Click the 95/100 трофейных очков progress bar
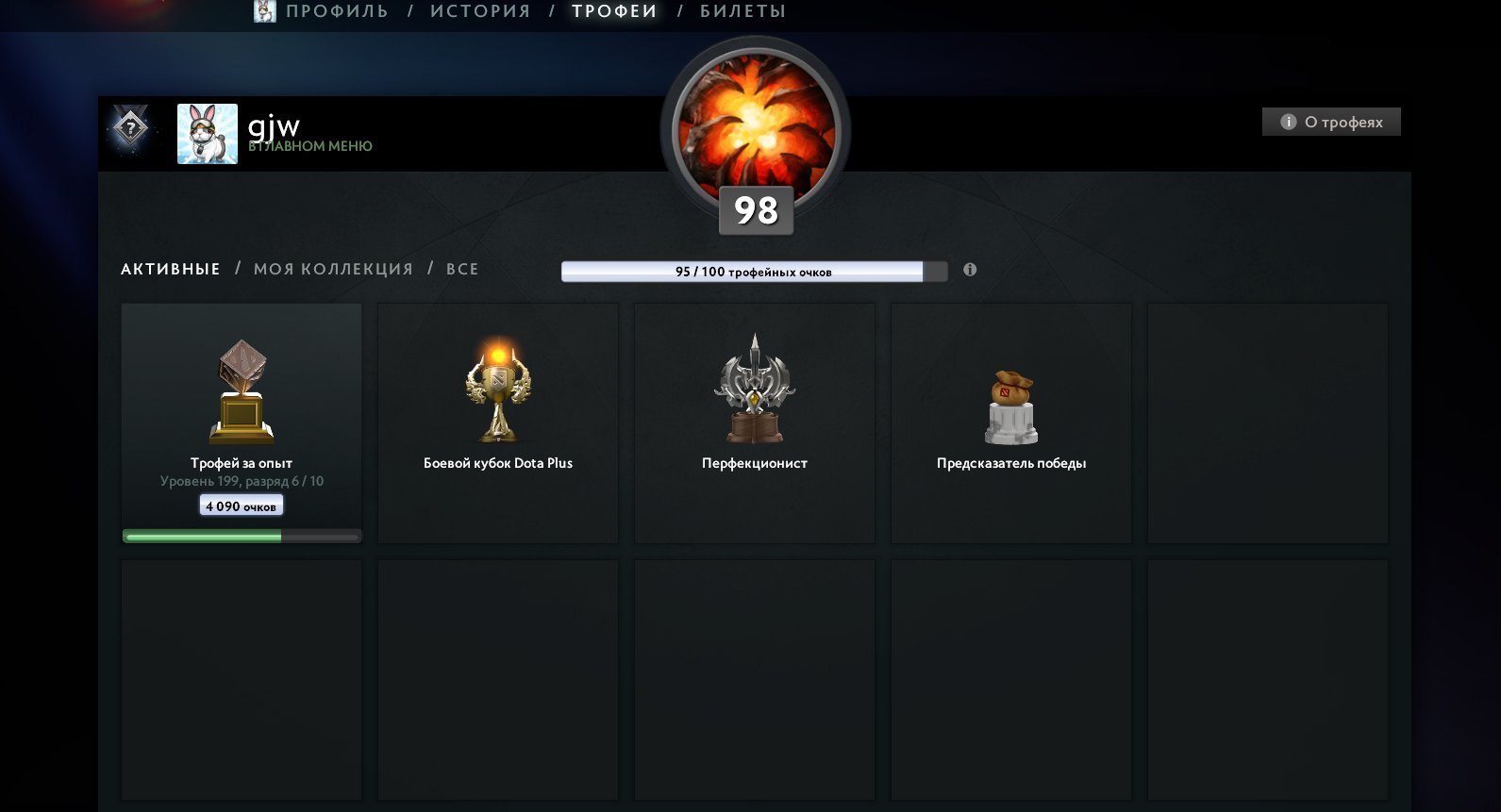 coord(745,271)
